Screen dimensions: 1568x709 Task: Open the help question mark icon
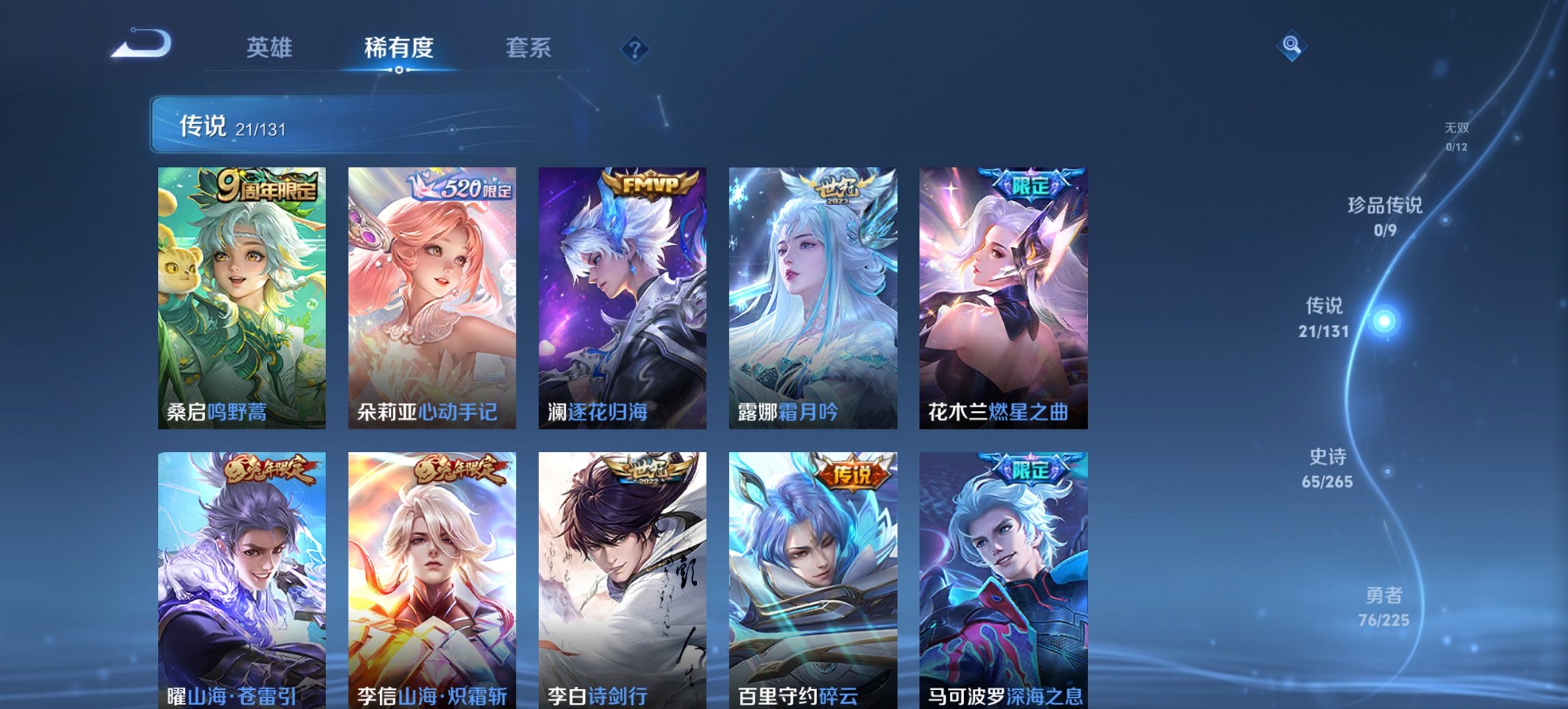(634, 48)
